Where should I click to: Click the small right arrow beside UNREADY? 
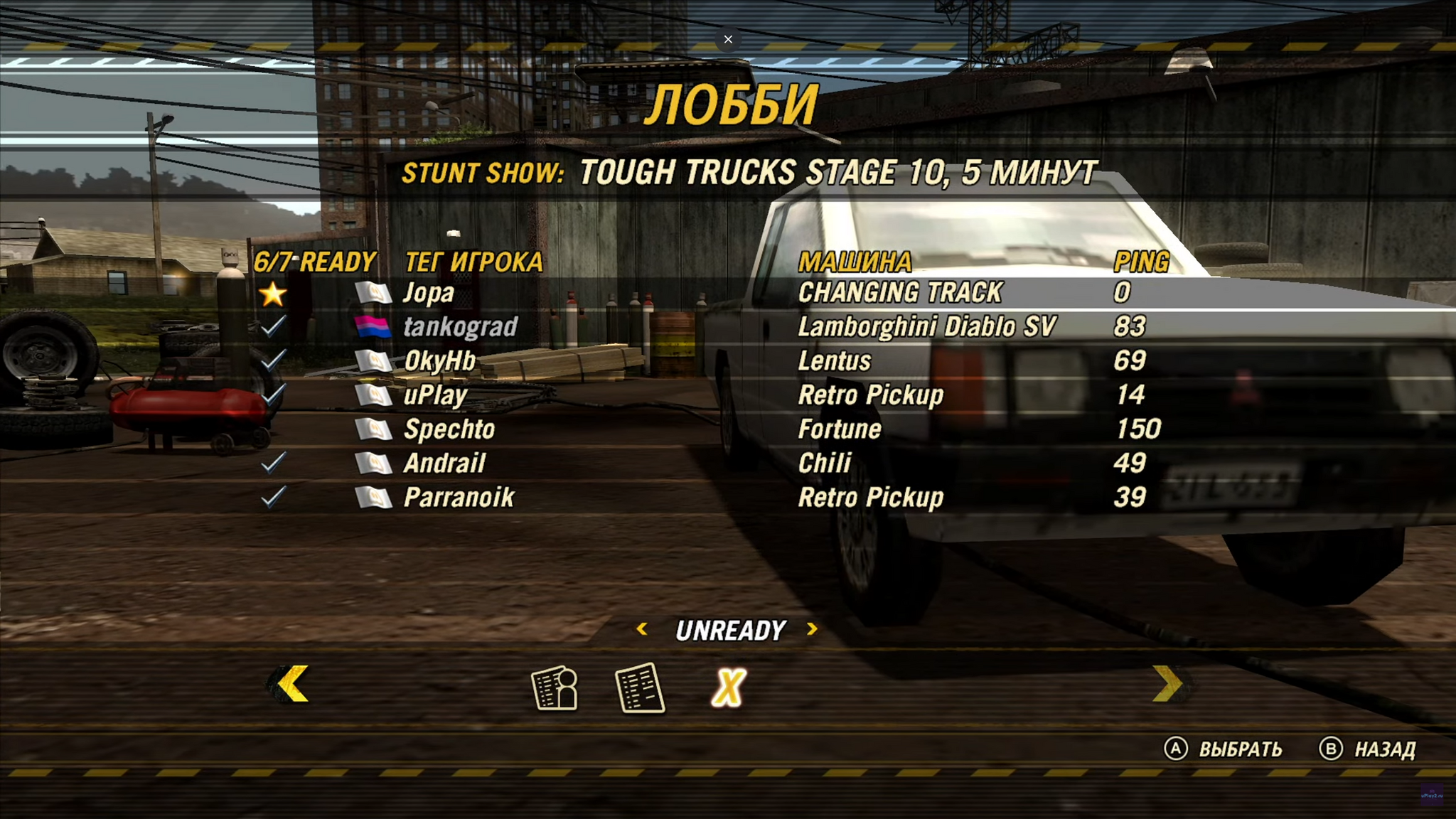click(x=812, y=629)
